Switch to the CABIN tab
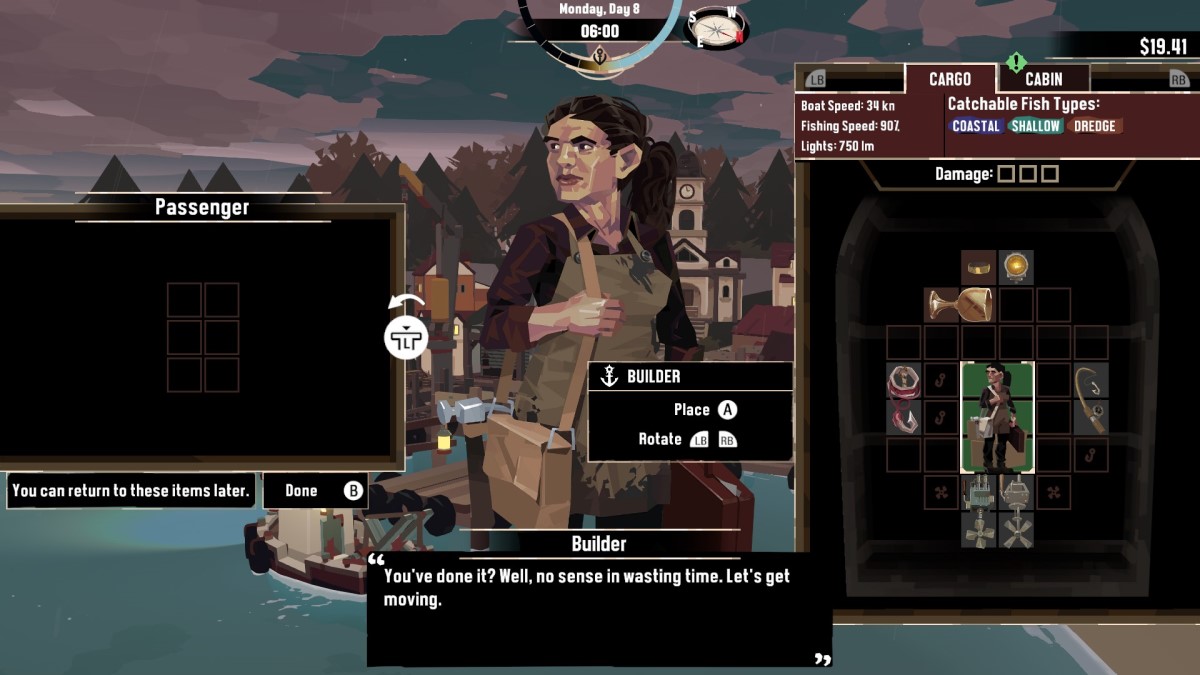1200x675 pixels. (x=1043, y=79)
